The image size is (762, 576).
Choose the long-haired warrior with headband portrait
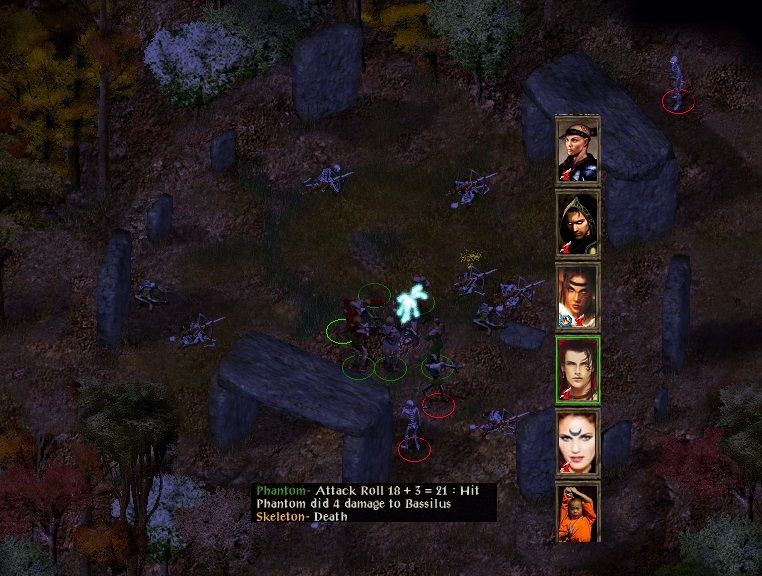tap(578, 296)
